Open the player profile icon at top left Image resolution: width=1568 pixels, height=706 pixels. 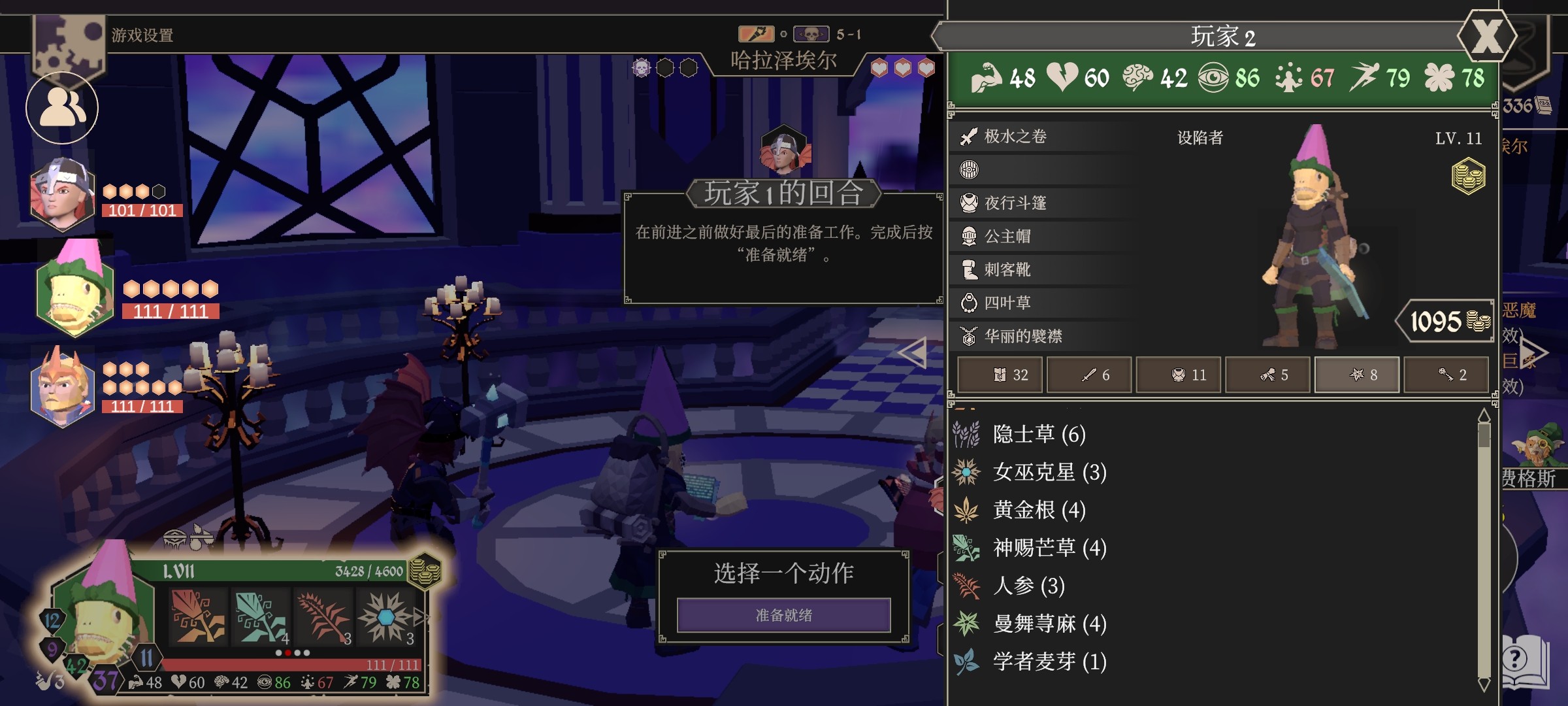[x=61, y=107]
